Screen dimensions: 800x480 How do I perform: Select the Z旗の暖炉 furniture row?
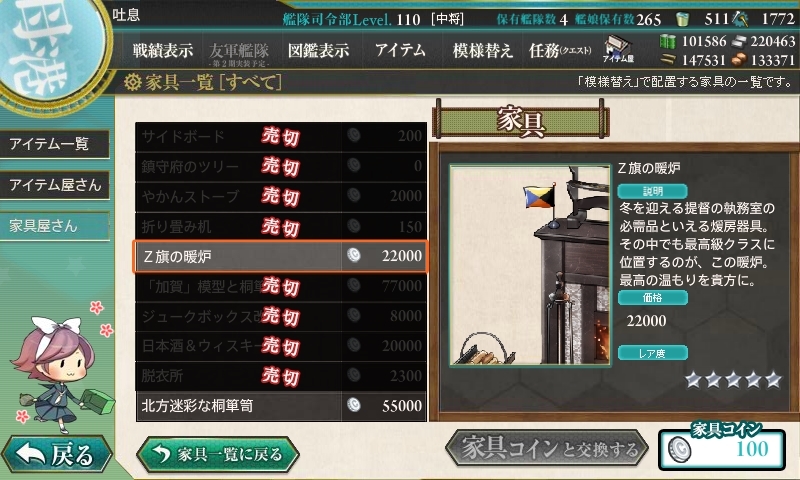(x=281, y=257)
